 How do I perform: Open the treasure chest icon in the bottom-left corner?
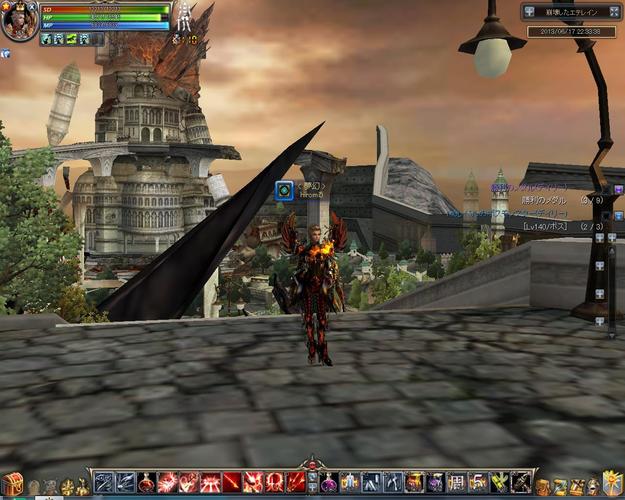tap(12, 483)
